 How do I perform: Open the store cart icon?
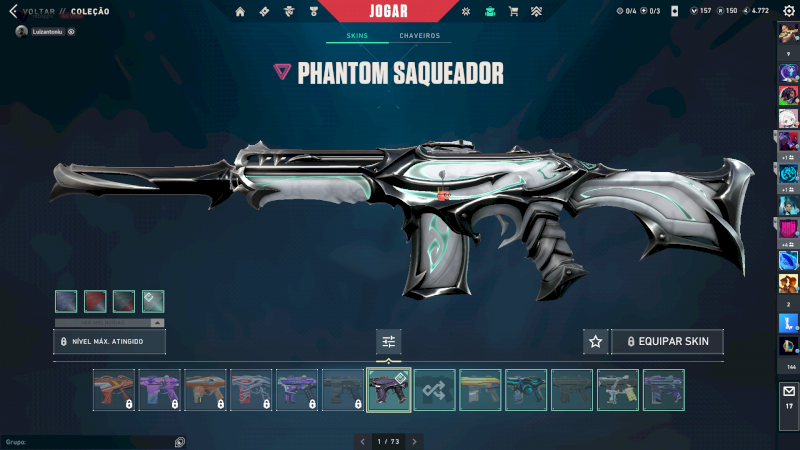[x=513, y=12]
